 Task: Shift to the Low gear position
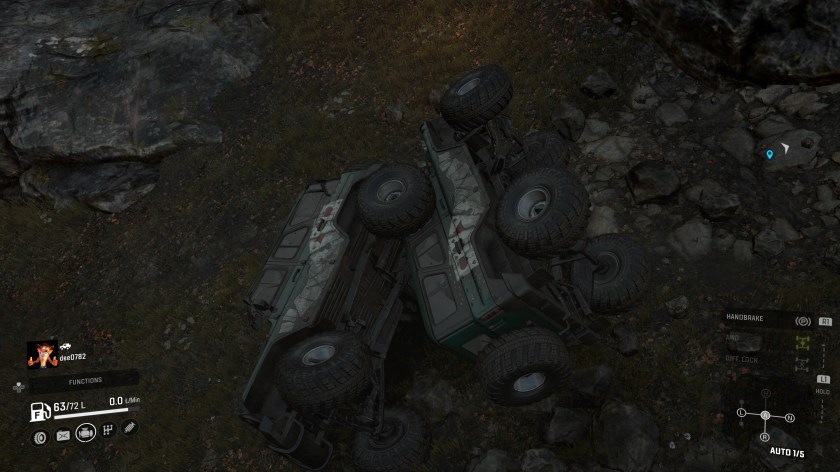coord(741,412)
